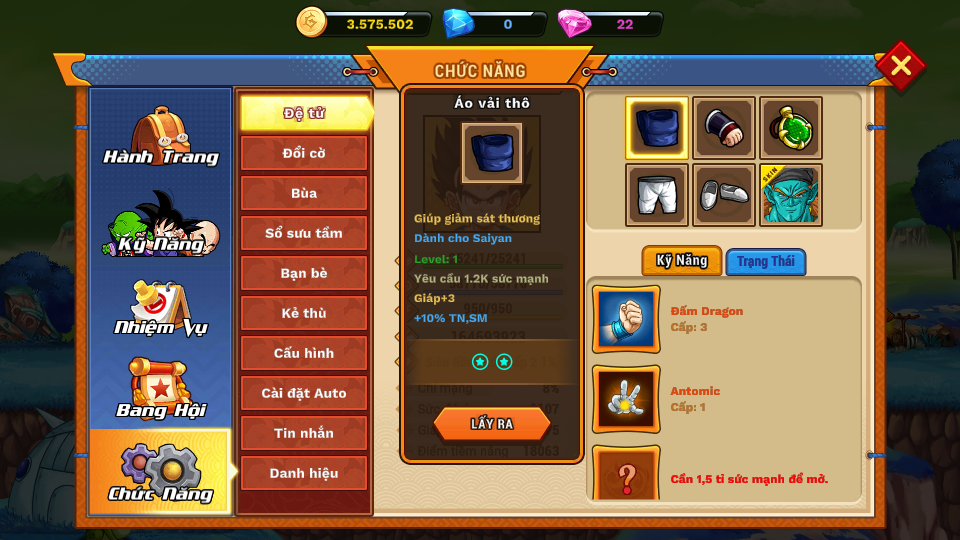Open the Kẻ thù enemies list
The height and width of the screenshot is (540, 960).
(x=303, y=313)
